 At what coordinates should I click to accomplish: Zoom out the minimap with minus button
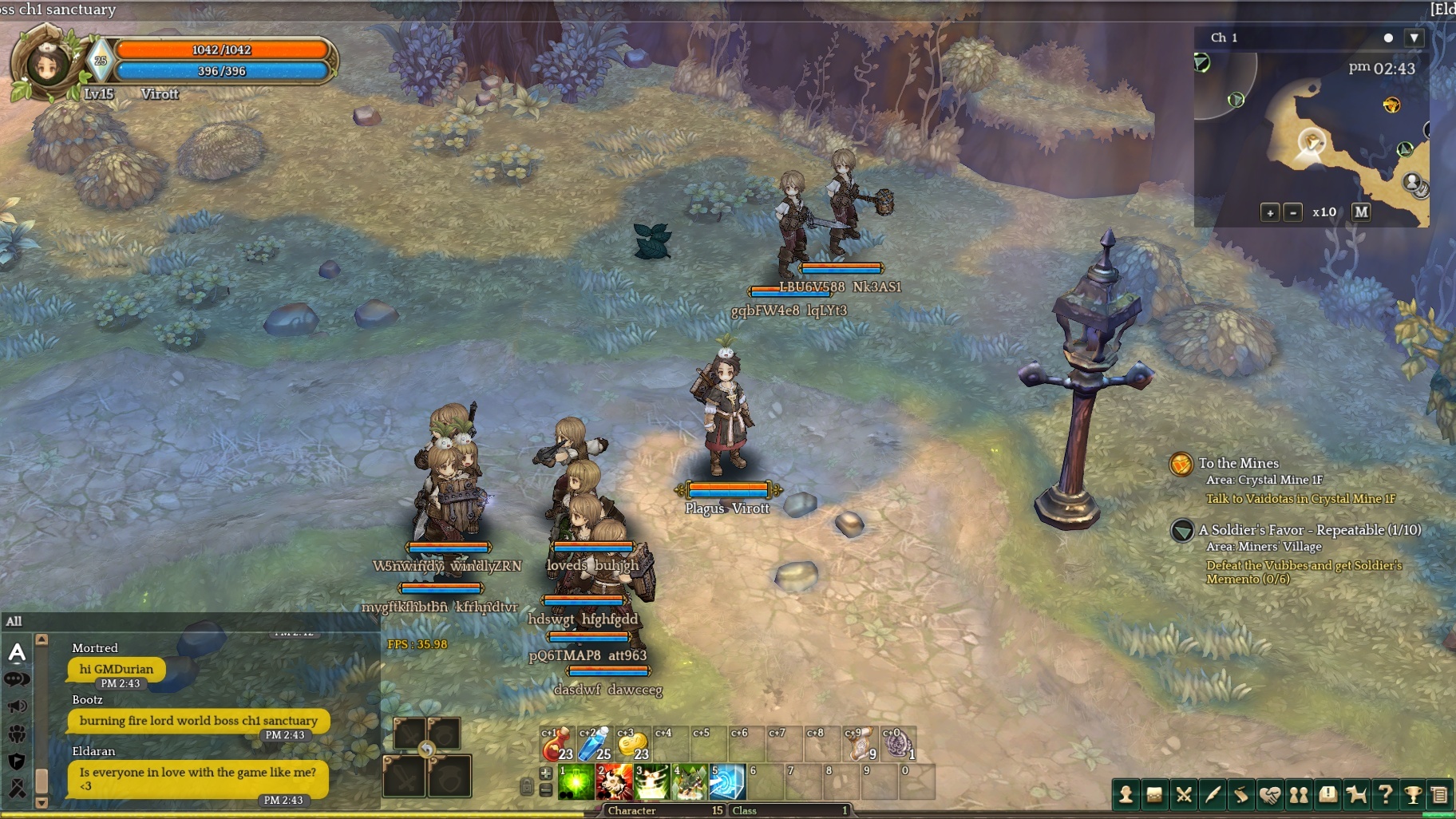click(x=1293, y=212)
